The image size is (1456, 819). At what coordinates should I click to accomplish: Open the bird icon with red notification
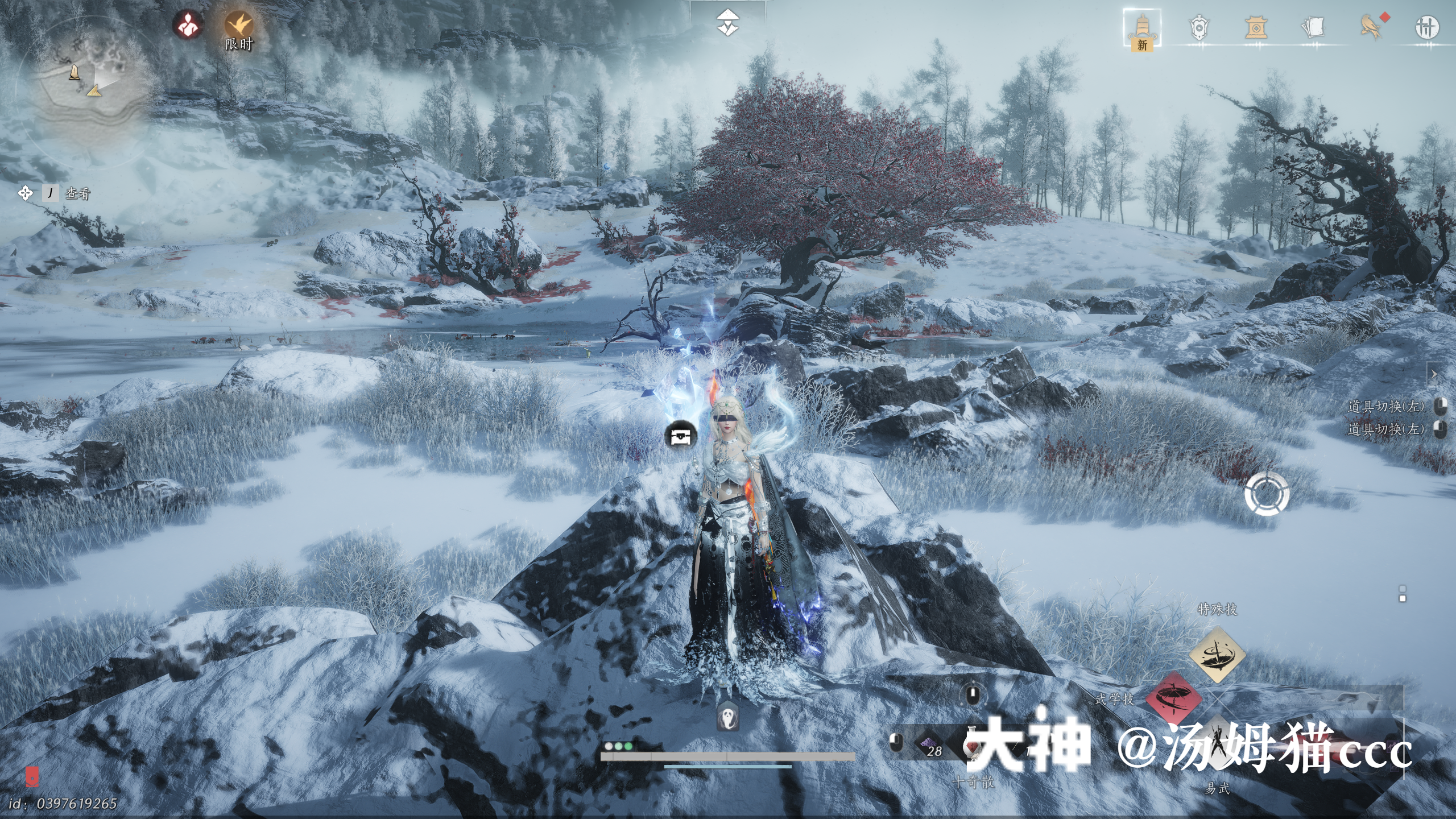point(1371,27)
